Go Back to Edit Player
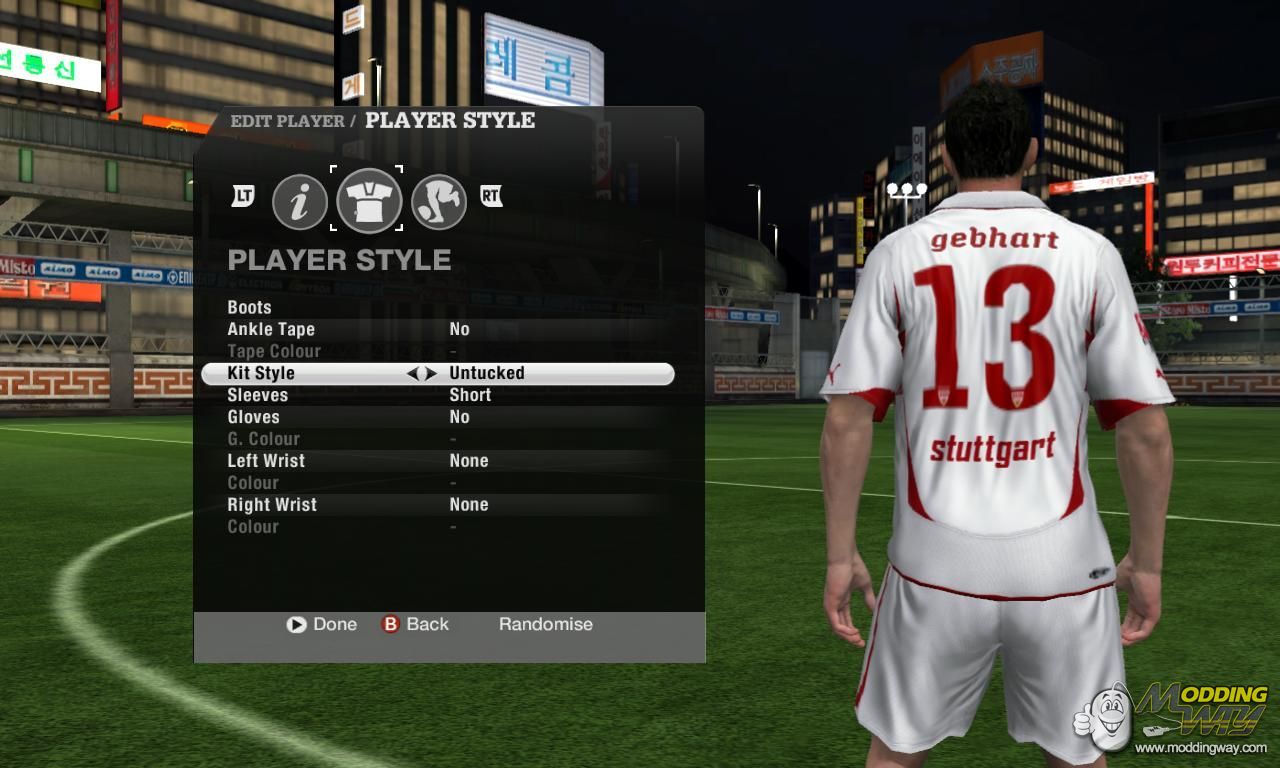 point(415,624)
